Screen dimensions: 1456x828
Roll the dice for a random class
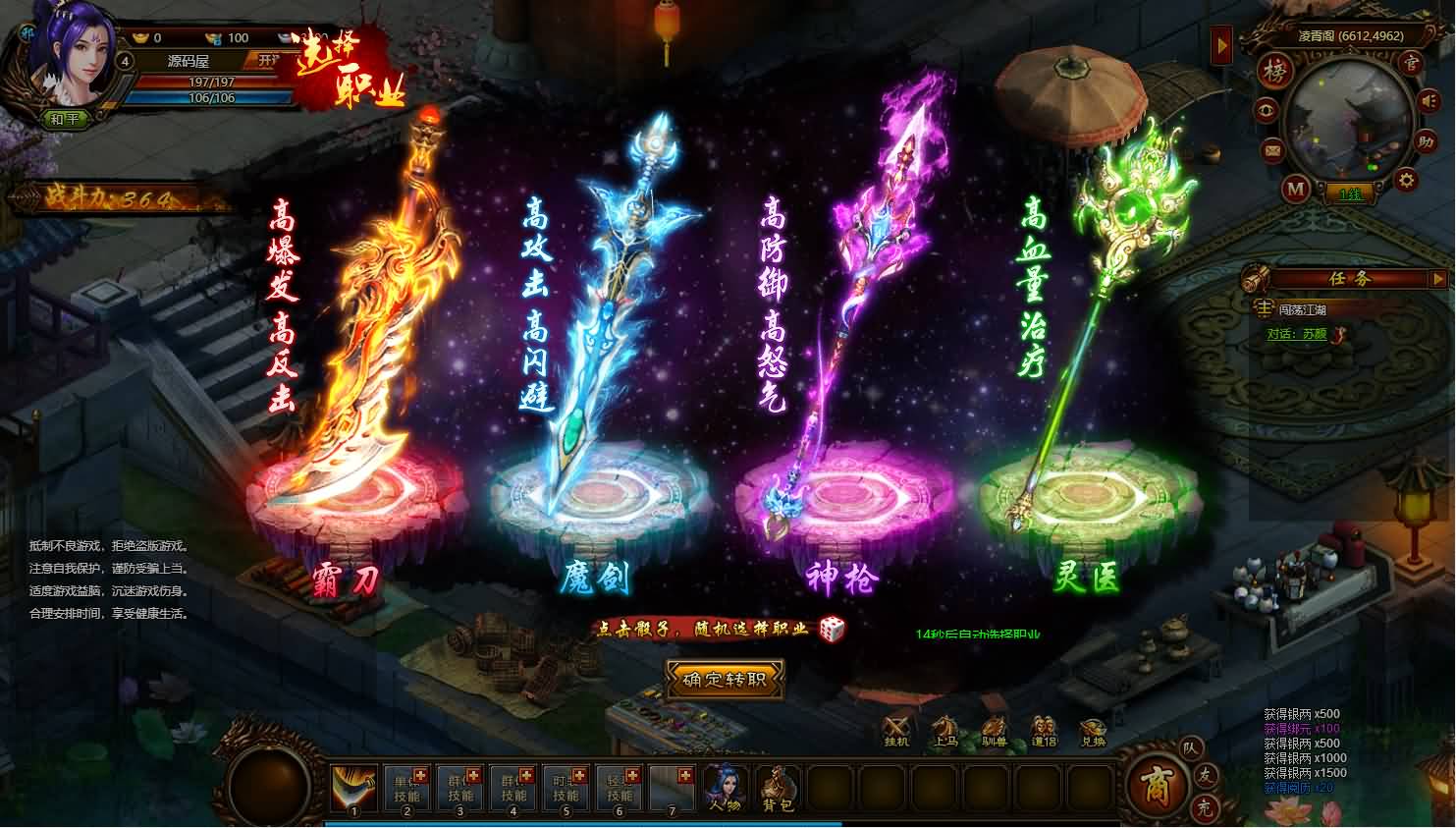[x=832, y=629]
